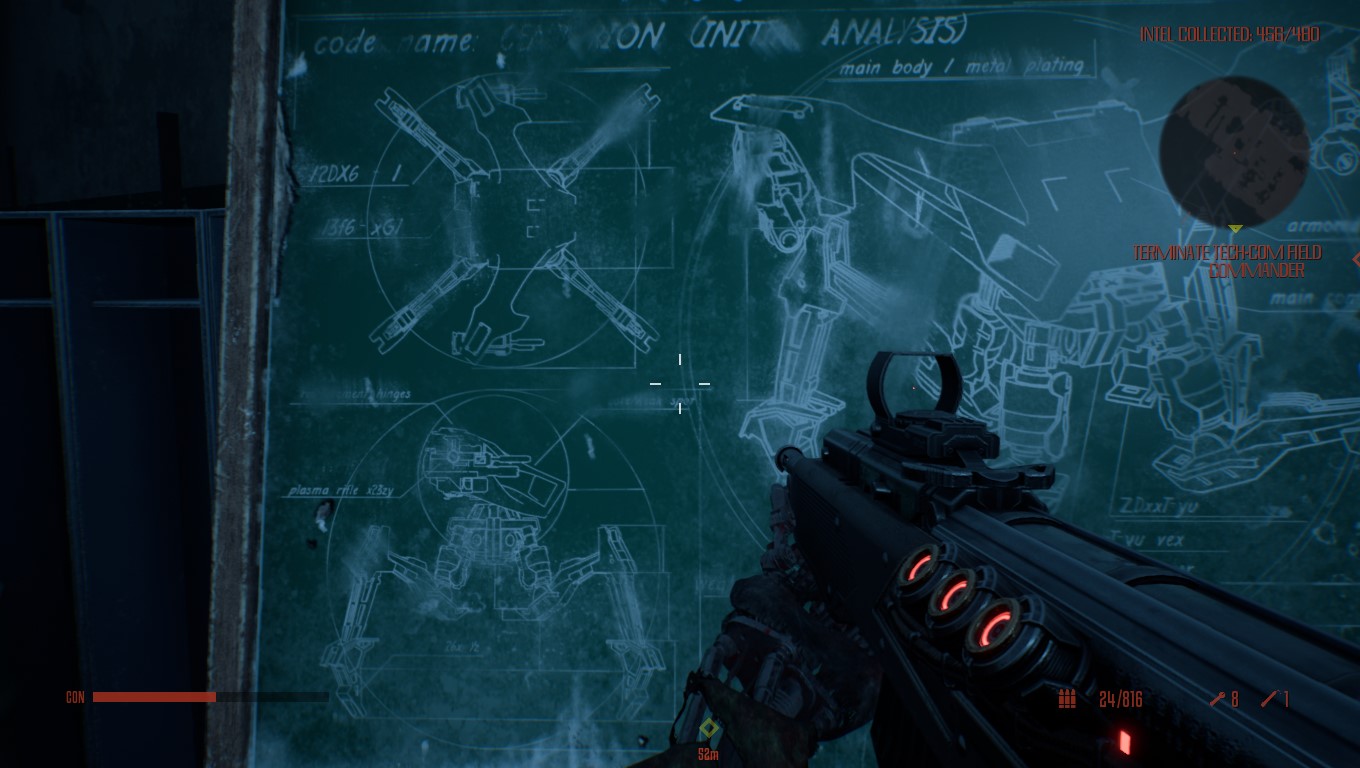Click the ammo bullets icon
This screenshot has height=768, width=1360.
click(x=1065, y=700)
